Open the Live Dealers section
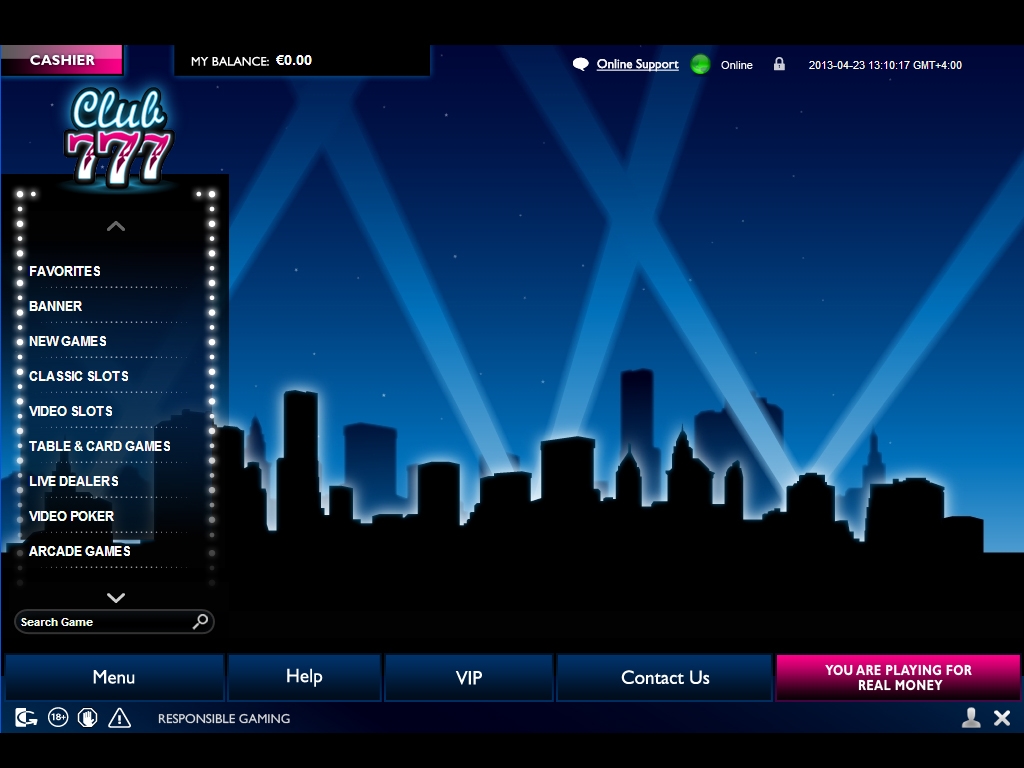 click(x=74, y=481)
